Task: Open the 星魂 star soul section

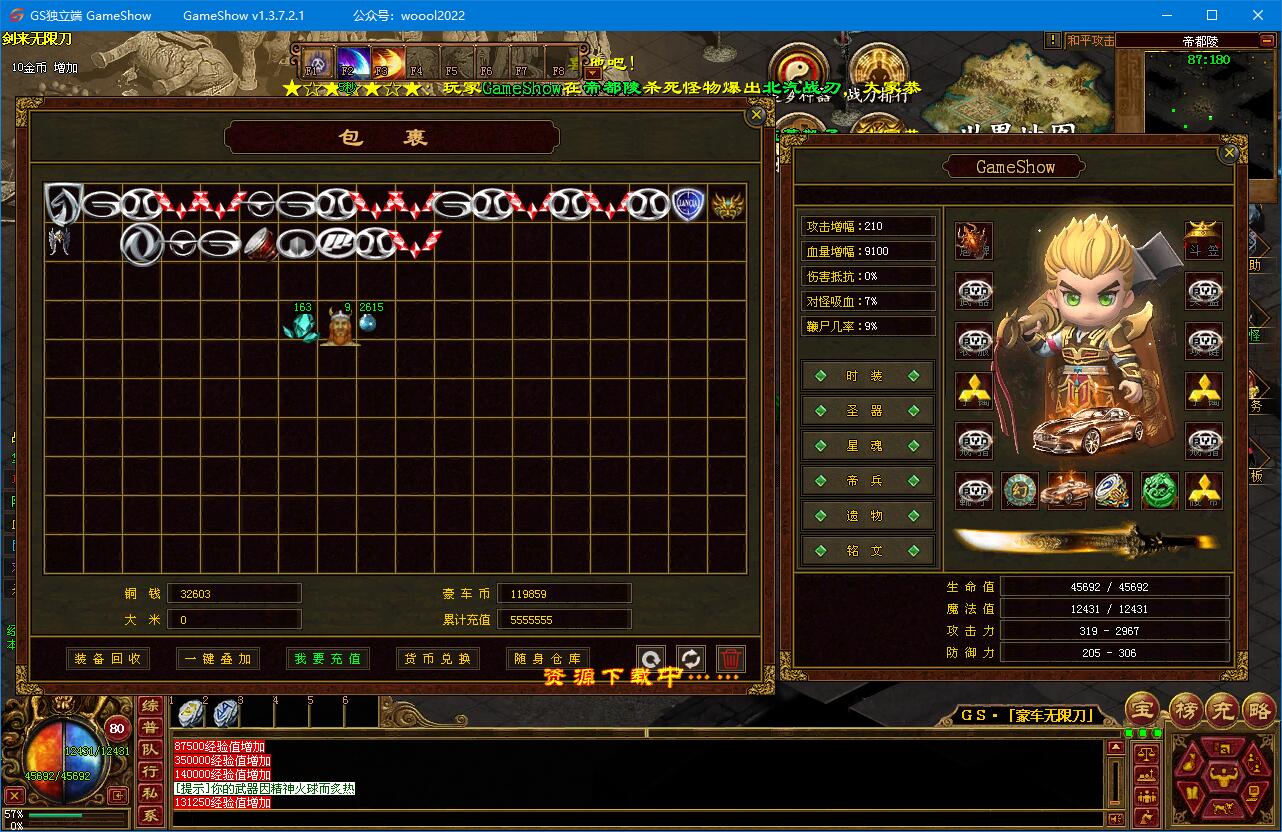Action: click(x=867, y=446)
